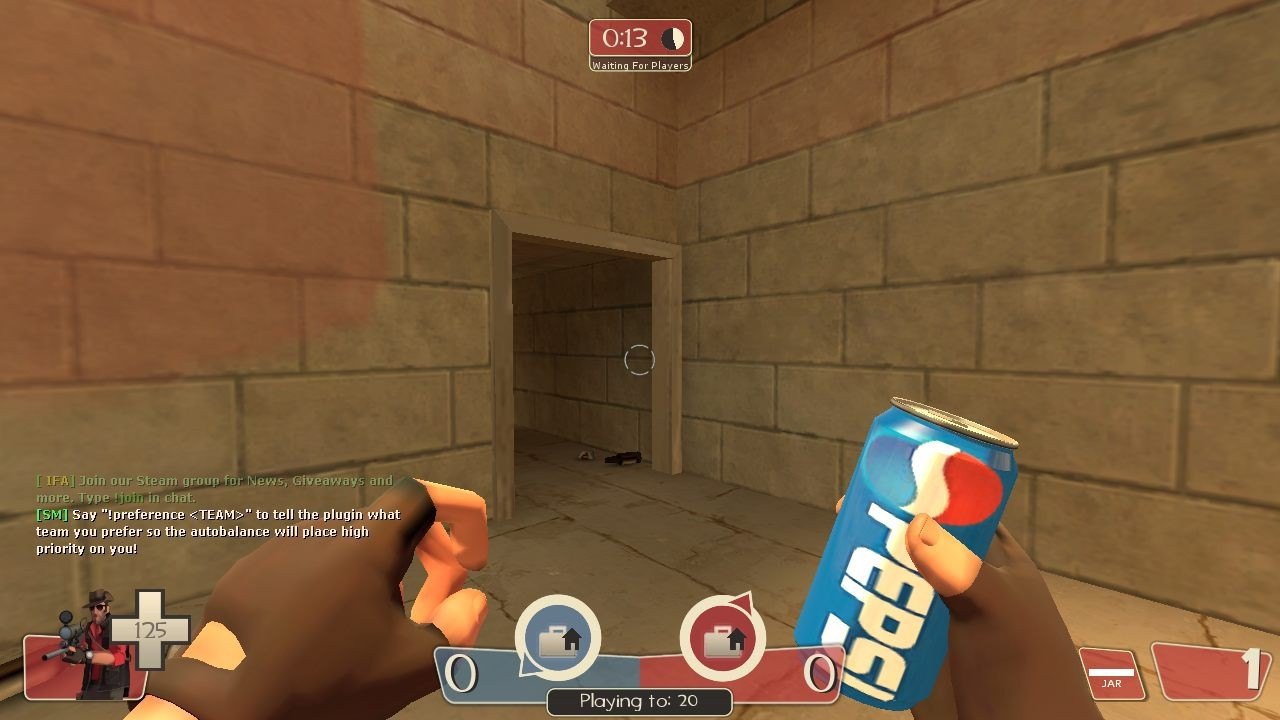Click the SM team preference chat message
The width and height of the screenshot is (1280, 720).
click(x=218, y=531)
